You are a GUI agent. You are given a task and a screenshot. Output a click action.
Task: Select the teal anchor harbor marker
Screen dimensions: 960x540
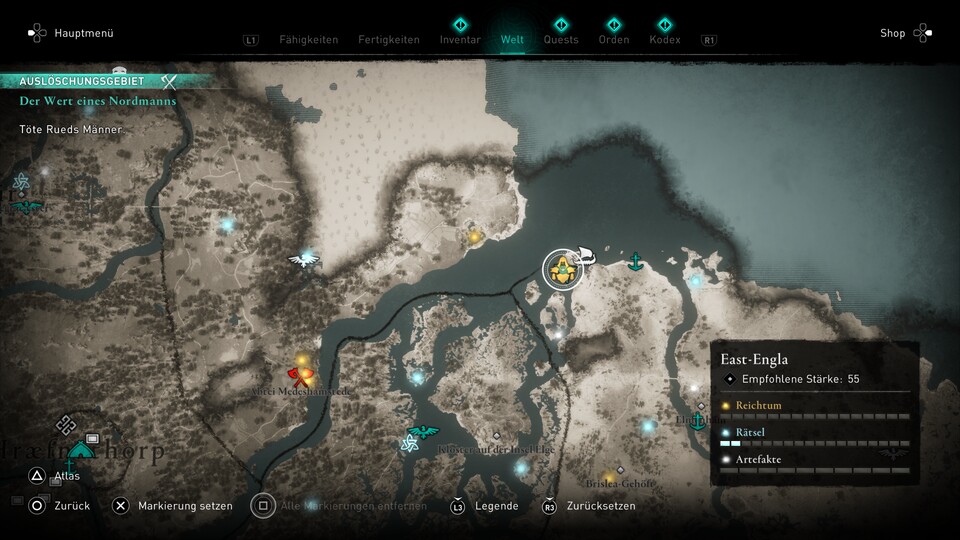click(x=634, y=262)
